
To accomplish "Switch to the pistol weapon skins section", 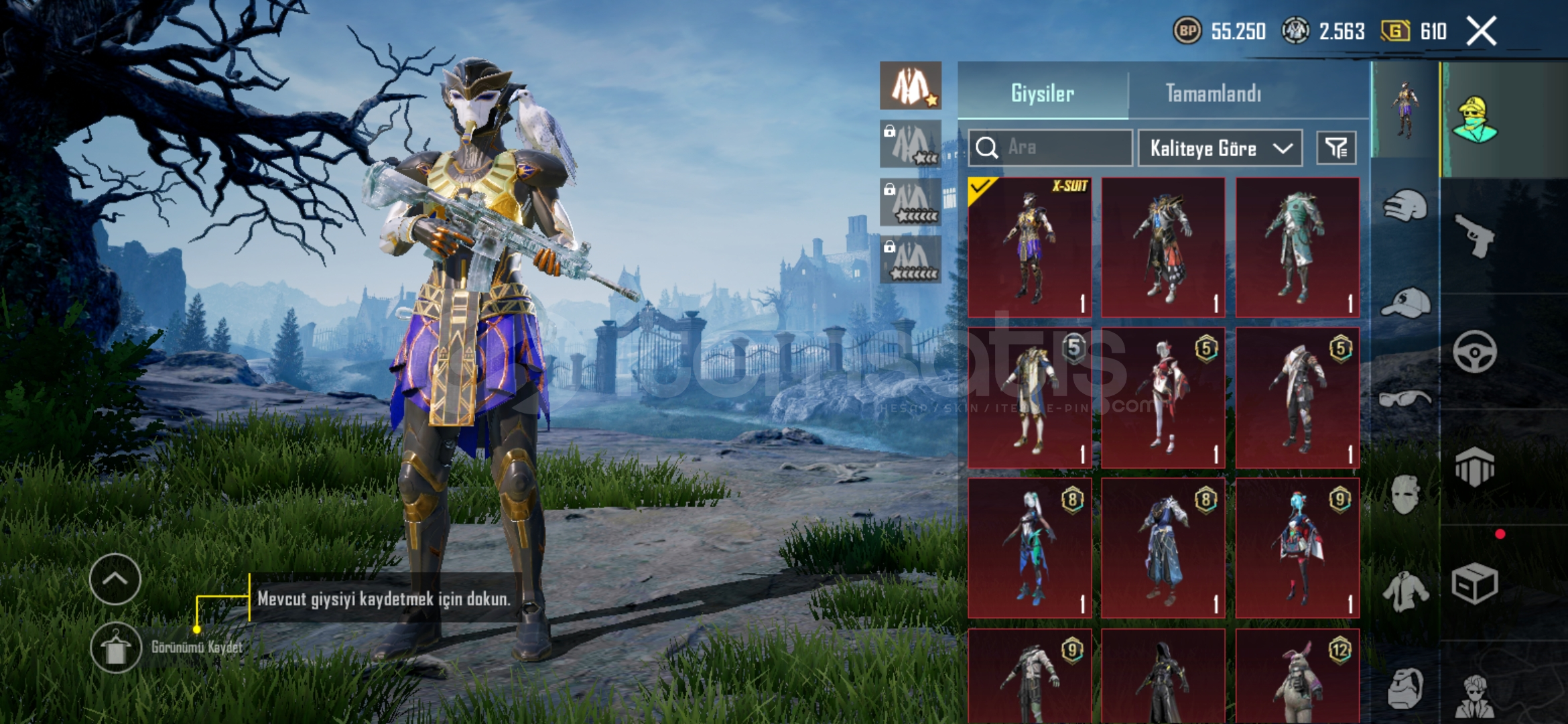I will pos(1474,235).
